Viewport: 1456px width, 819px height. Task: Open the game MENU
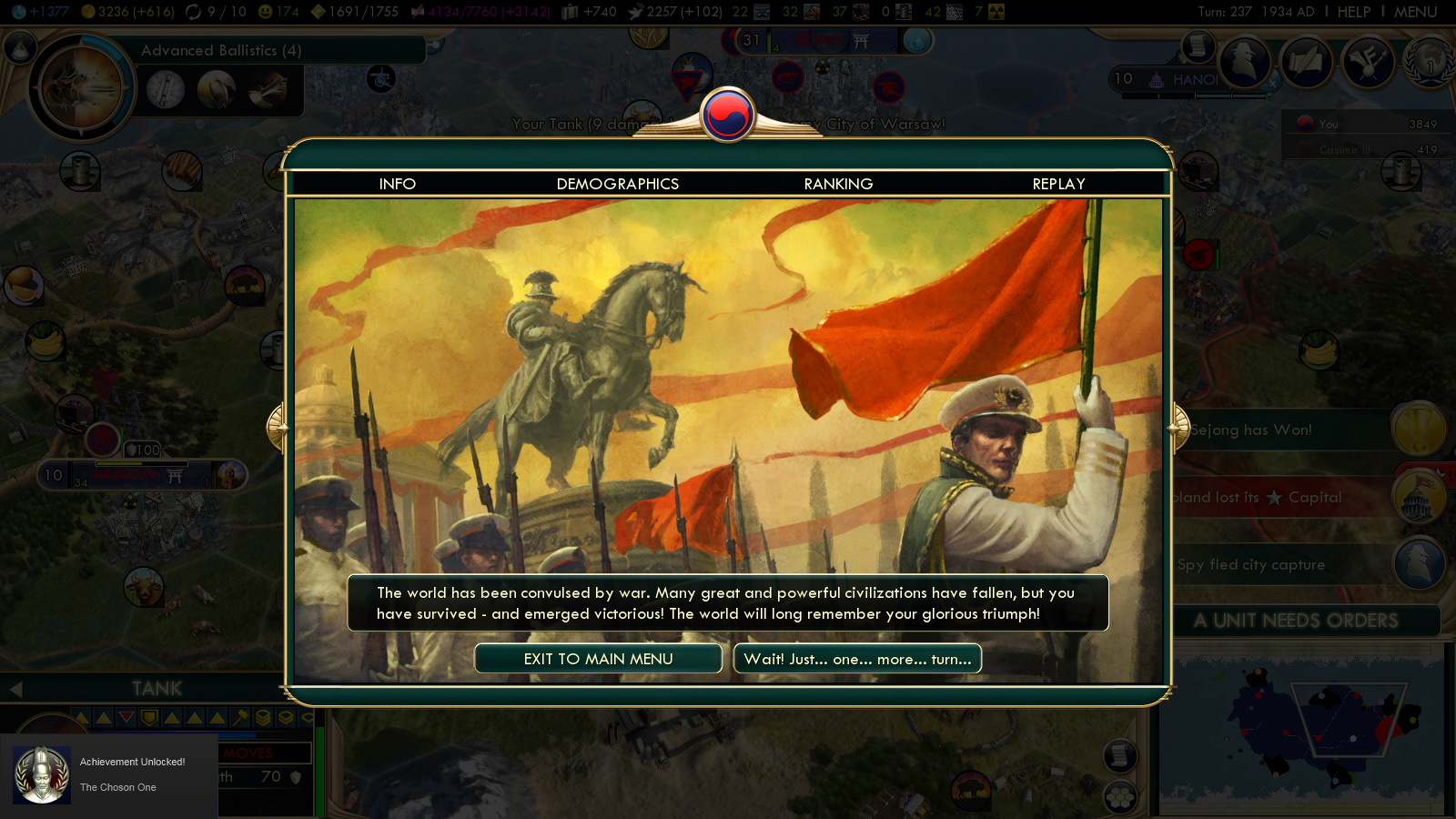point(1416,13)
